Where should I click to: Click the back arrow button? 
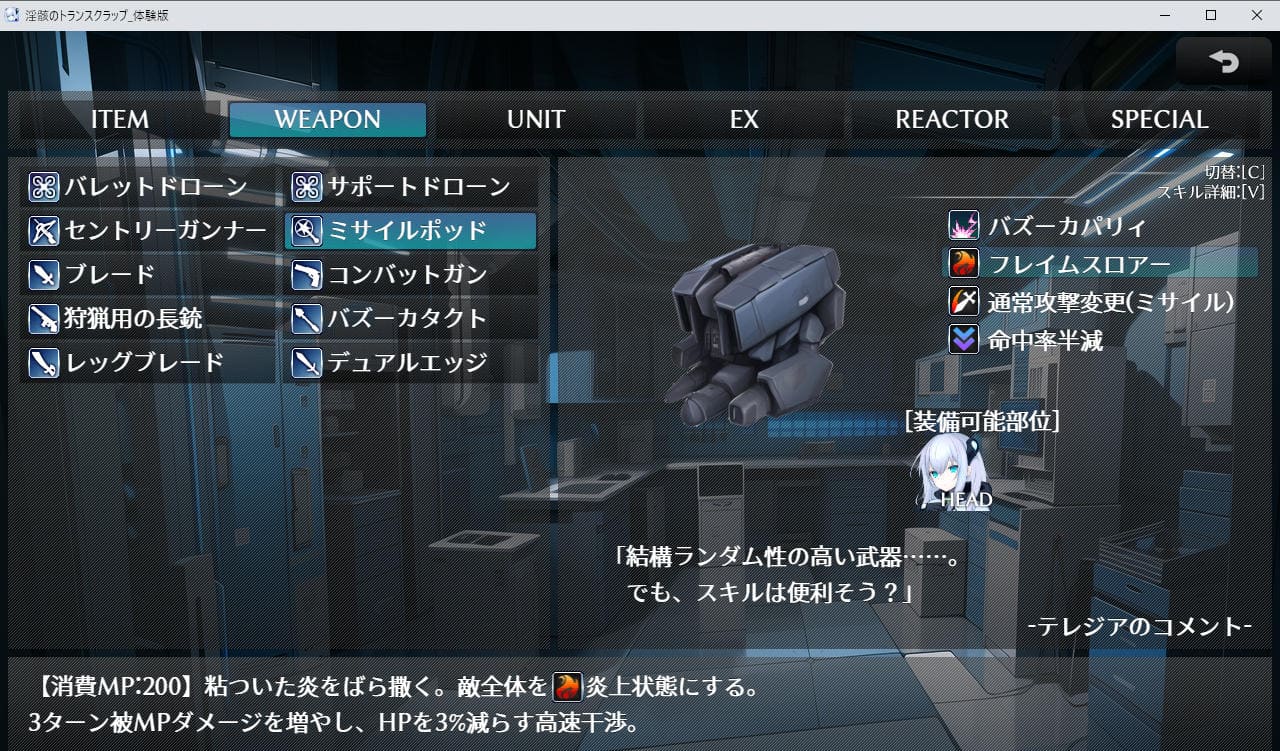[x=1223, y=62]
